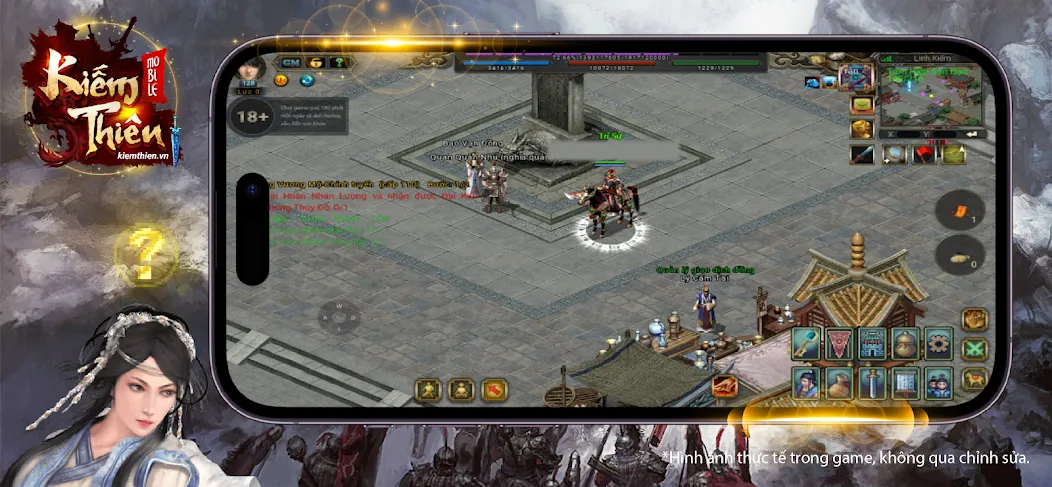Screen dimensions: 1052x487
Task: Tap the virtual joystick movement pad
Action: (341, 318)
